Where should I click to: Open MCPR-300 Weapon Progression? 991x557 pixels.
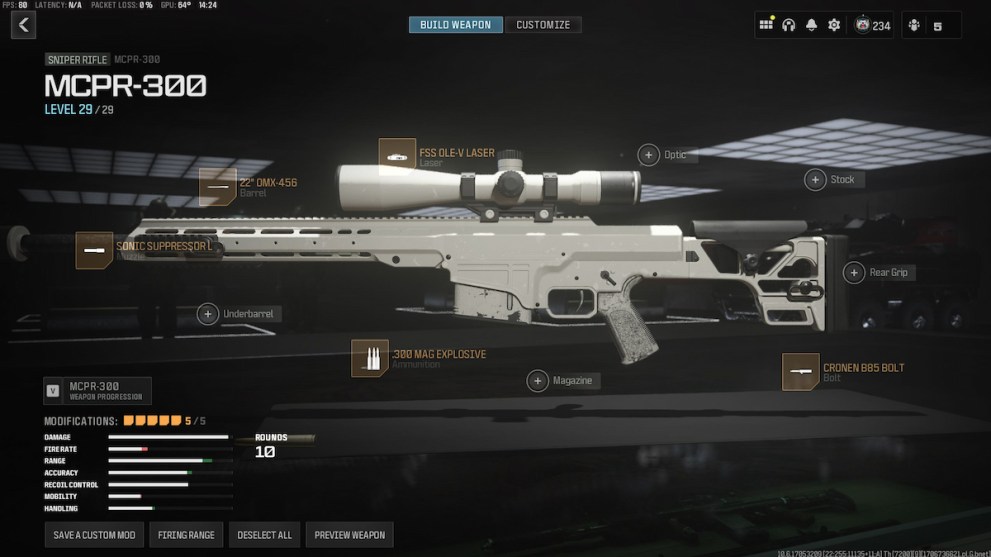98,390
